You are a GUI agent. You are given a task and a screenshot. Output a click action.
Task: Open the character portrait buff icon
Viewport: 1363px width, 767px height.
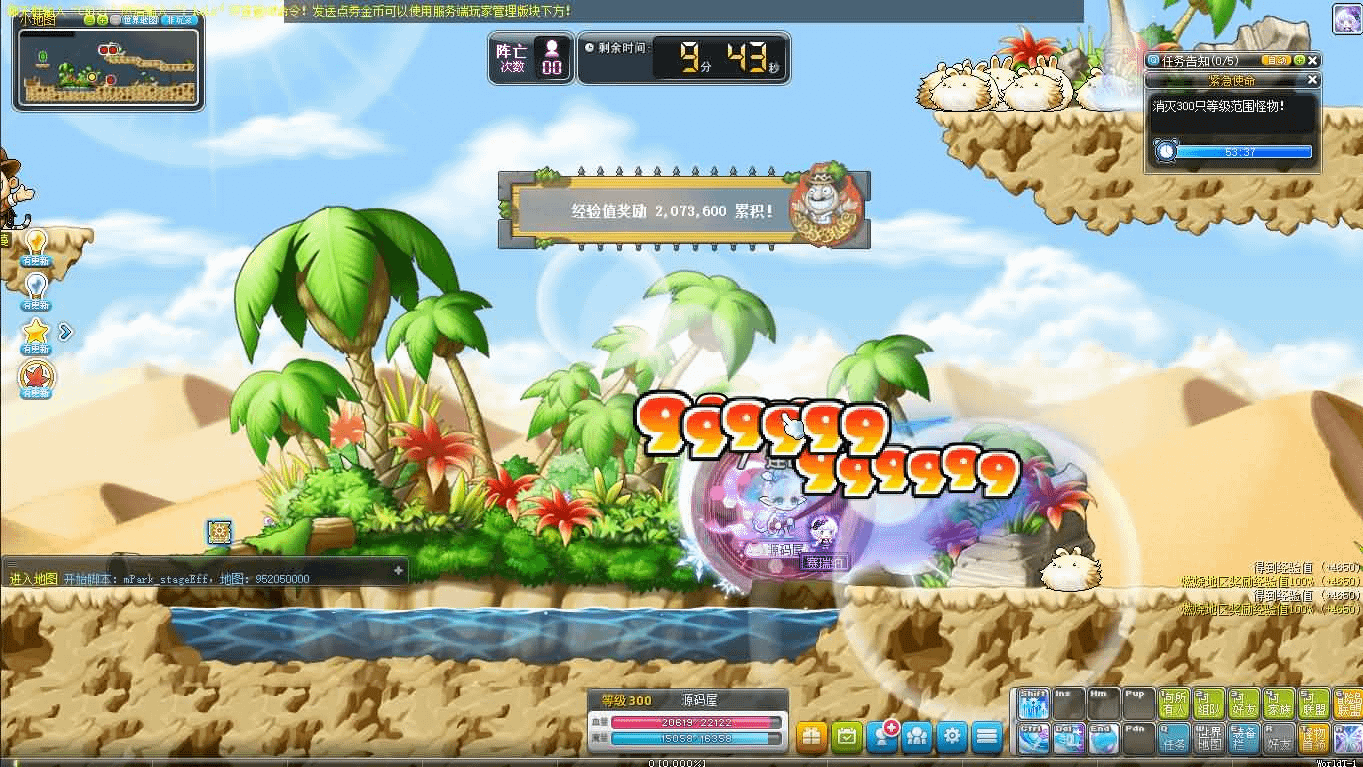[x=1346, y=18]
